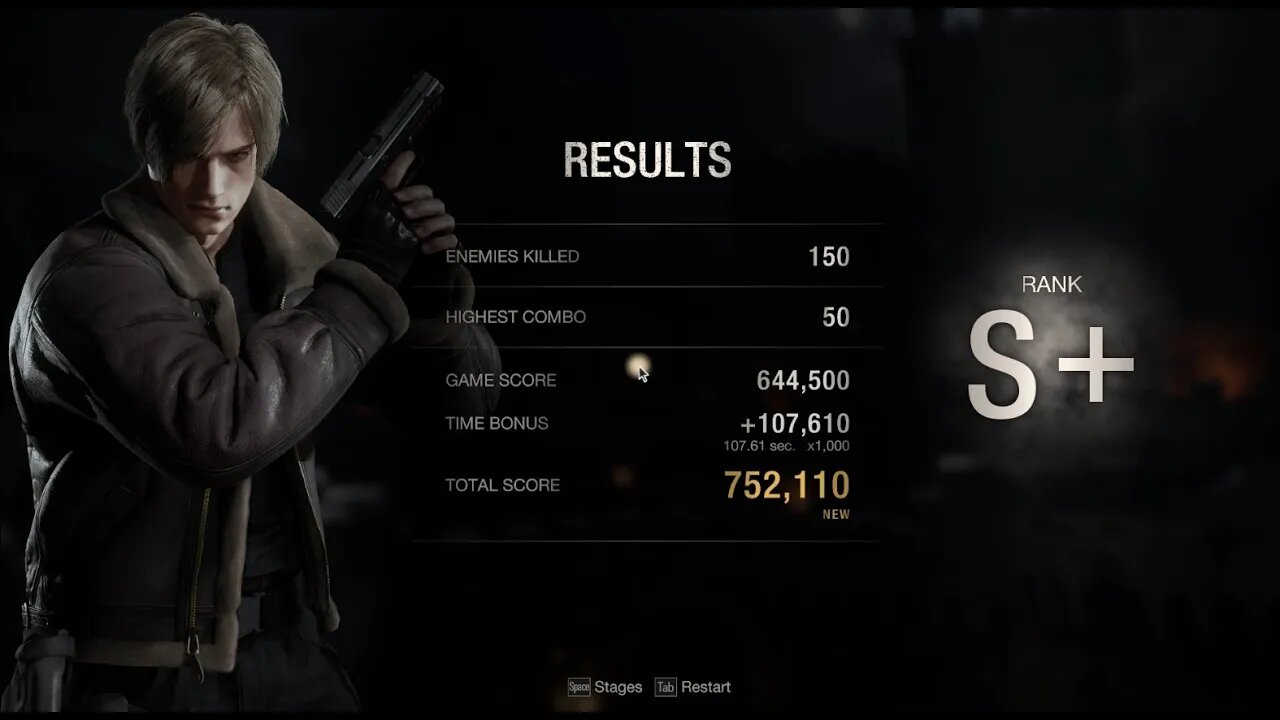Select the ENEMIES KILLED stat row
This screenshot has height=720, width=1280.
coord(647,256)
